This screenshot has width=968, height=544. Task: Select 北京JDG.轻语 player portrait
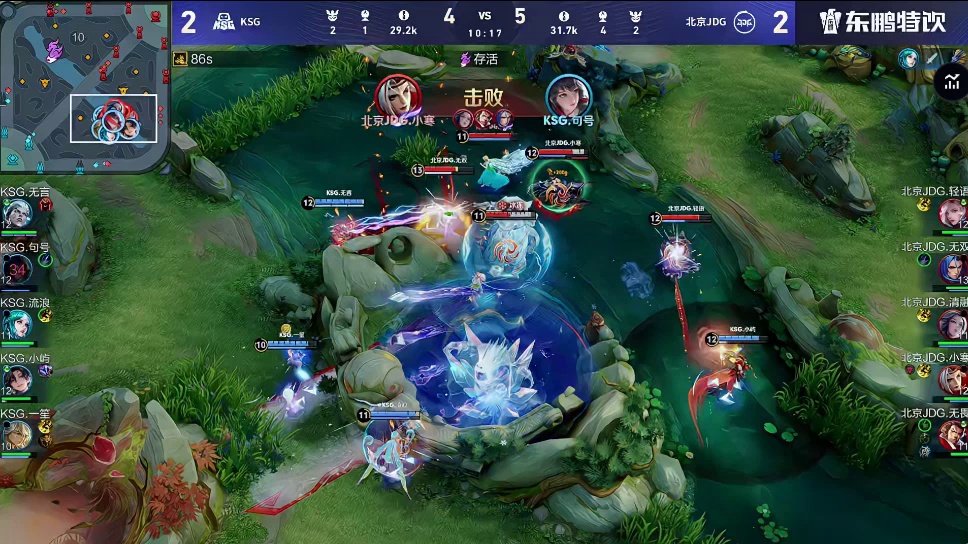[951, 213]
